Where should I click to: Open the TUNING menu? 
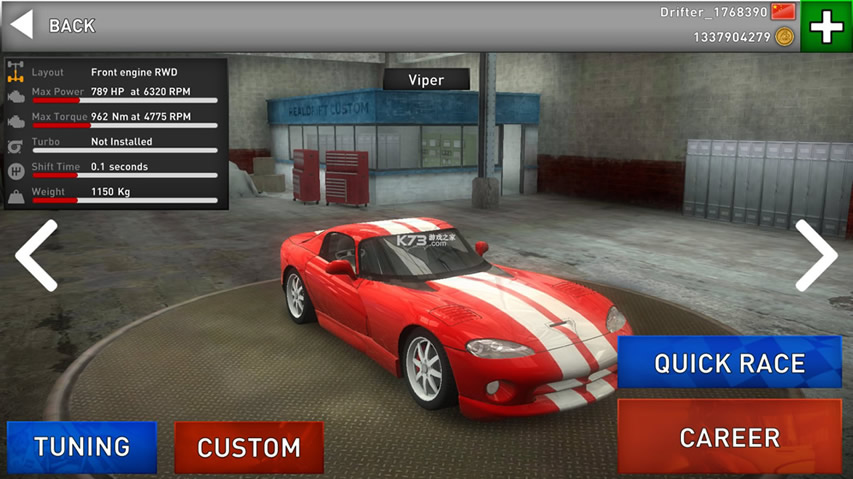tap(82, 447)
